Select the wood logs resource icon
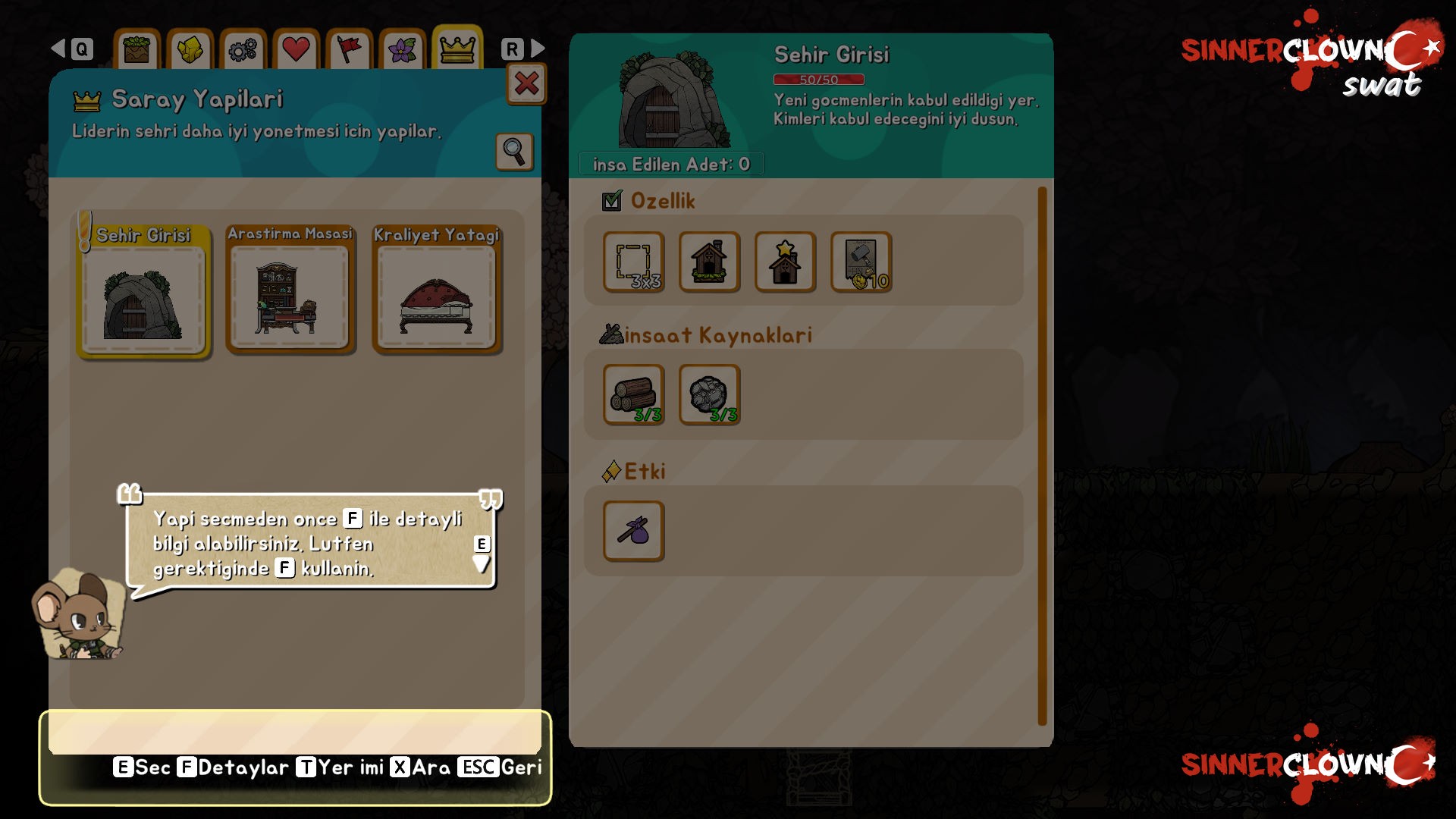Image resolution: width=1456 pixels, height=819 pixels. coord(634,395)
